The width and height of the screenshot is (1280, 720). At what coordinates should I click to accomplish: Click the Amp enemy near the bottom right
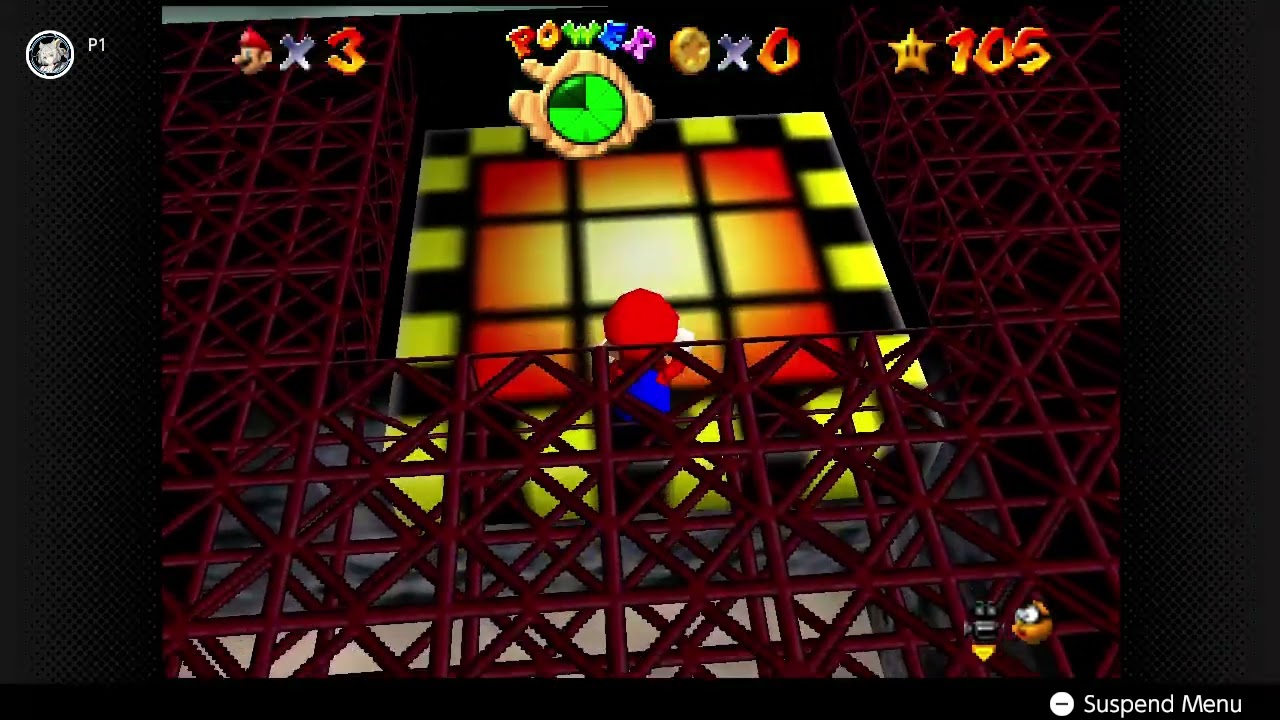pyautogui.click(x=1031, y=623)
